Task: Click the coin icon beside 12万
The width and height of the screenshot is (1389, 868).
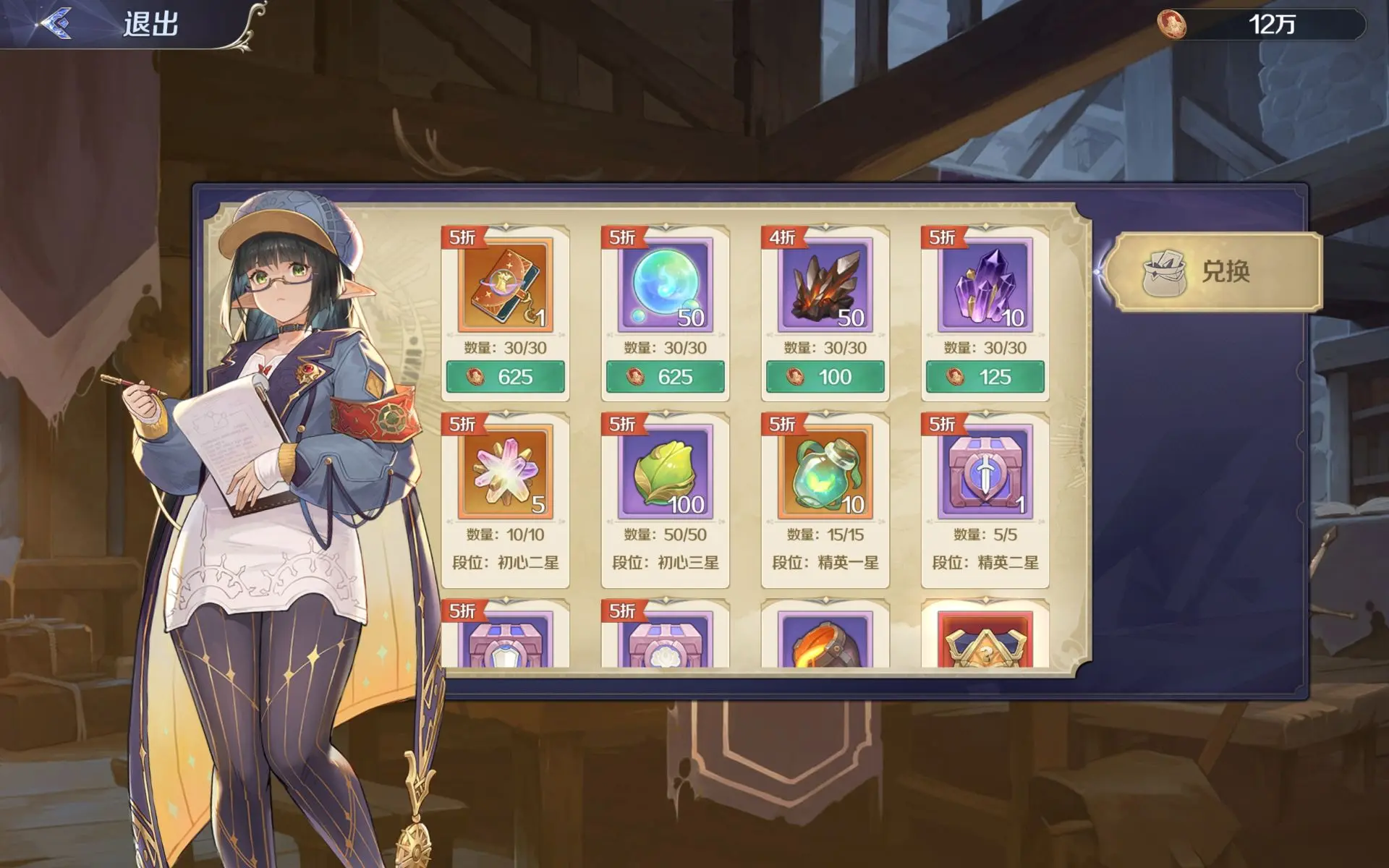Action: pos(1171,25)
